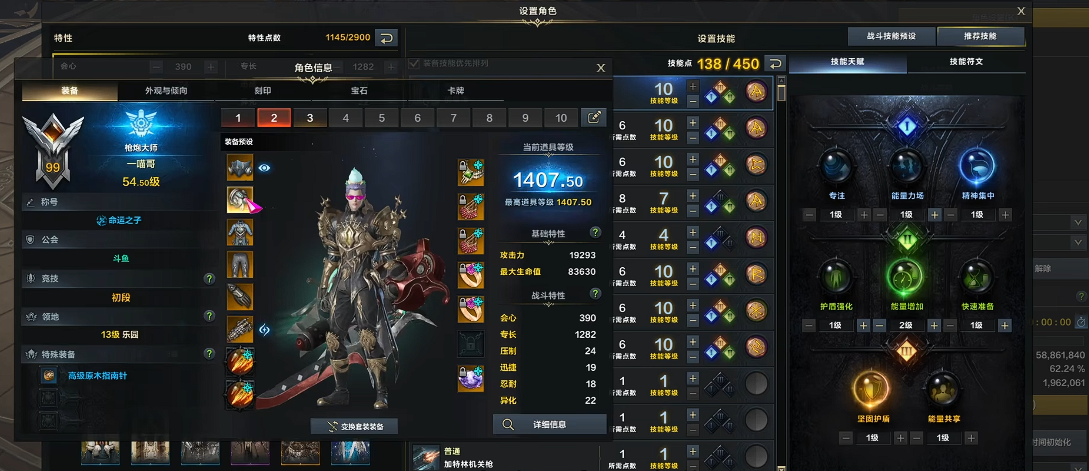Select equipment preset number 3

310,117
